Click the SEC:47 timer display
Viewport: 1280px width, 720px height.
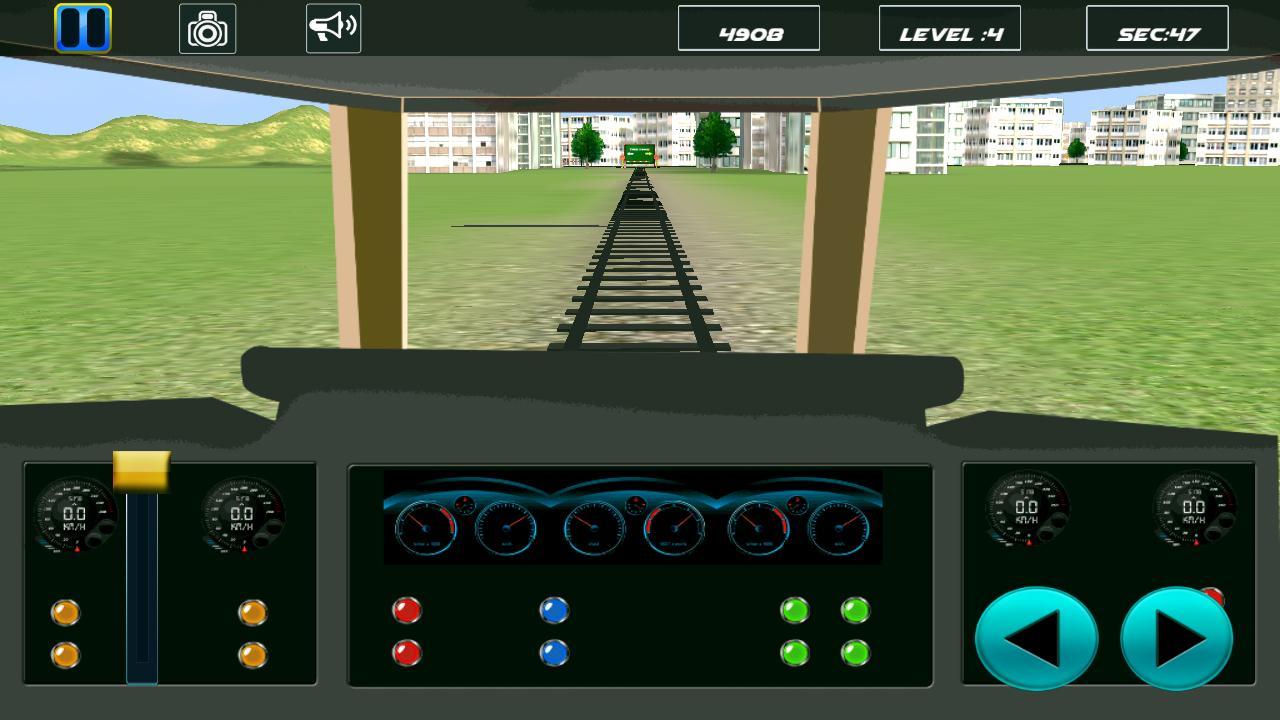pyautogui.click(x=1158, y=28)
